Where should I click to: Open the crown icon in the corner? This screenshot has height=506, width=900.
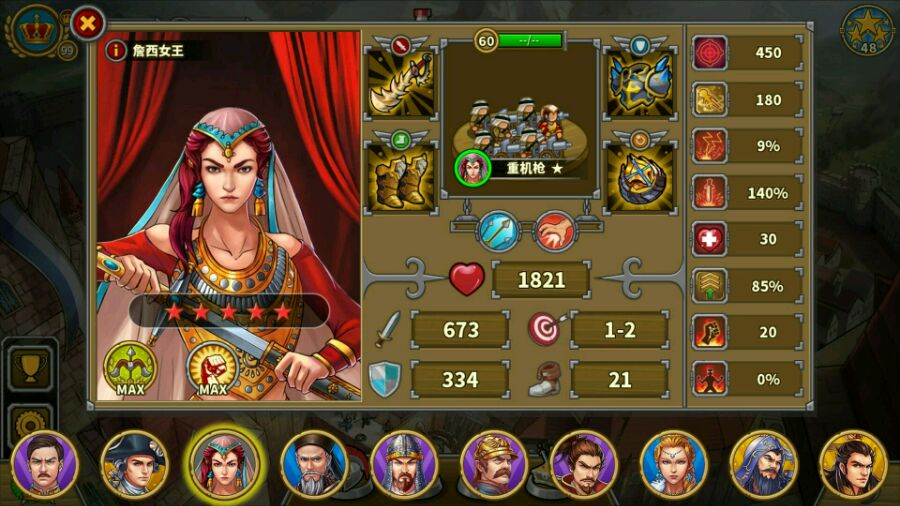point(39,29)
